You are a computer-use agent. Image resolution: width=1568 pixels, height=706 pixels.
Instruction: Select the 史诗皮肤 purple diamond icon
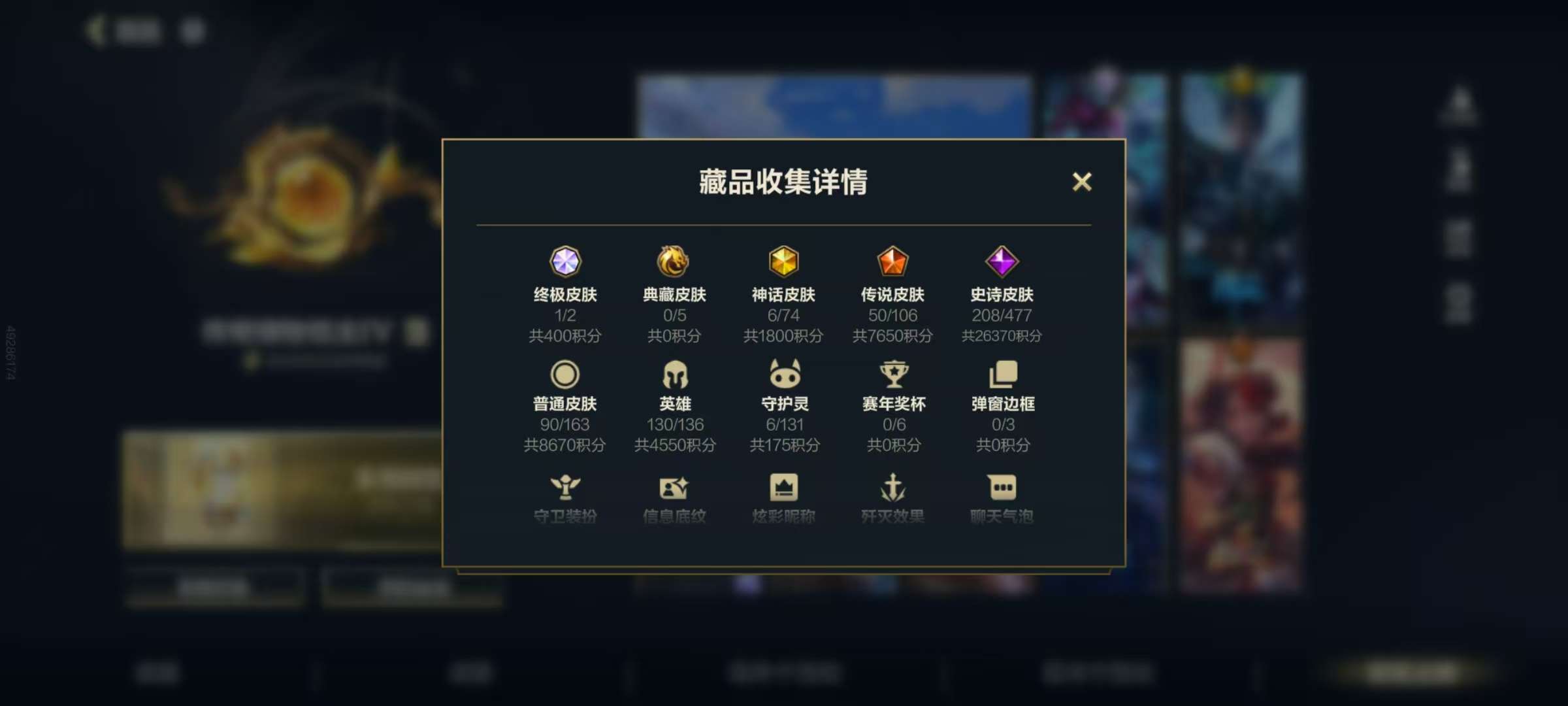(x=1001, y=263)
